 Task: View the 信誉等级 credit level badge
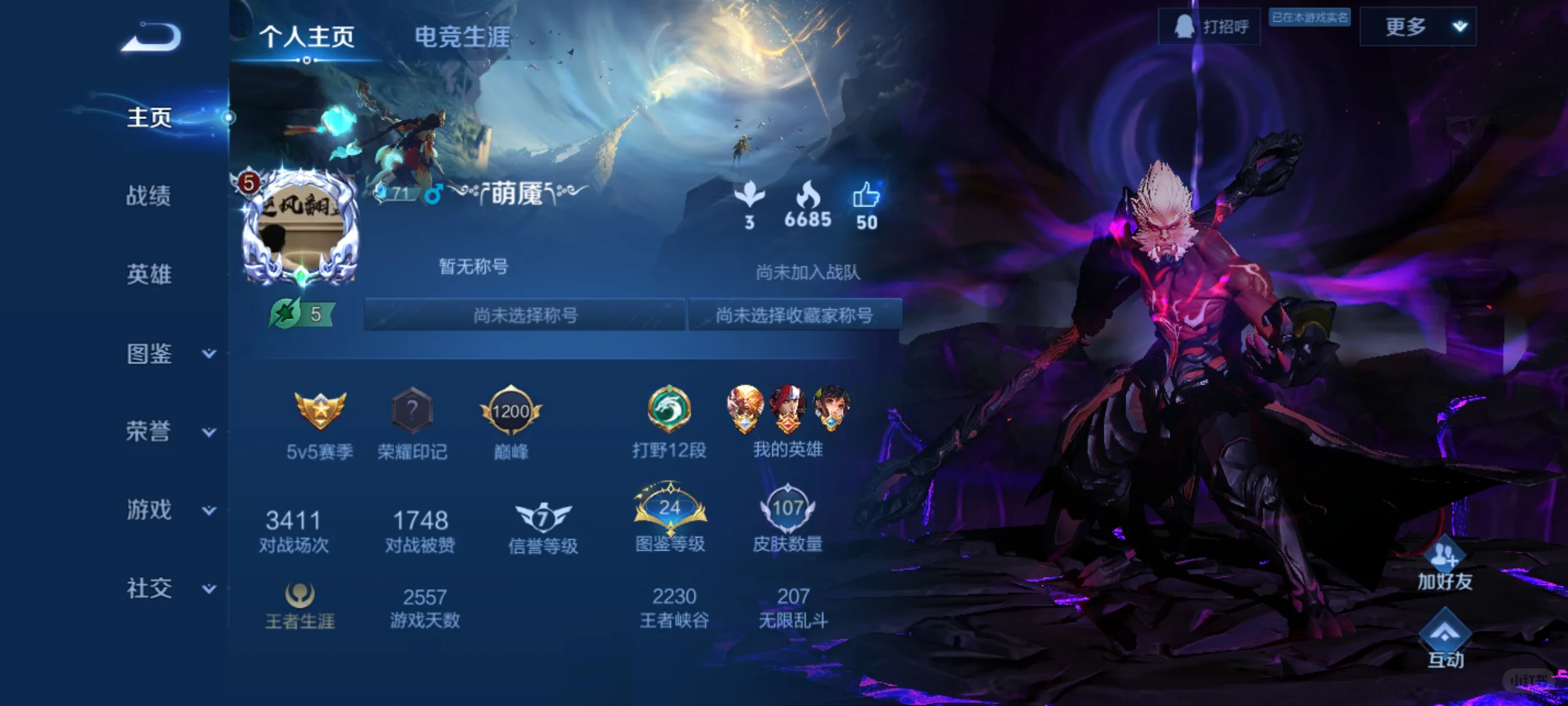542,516
